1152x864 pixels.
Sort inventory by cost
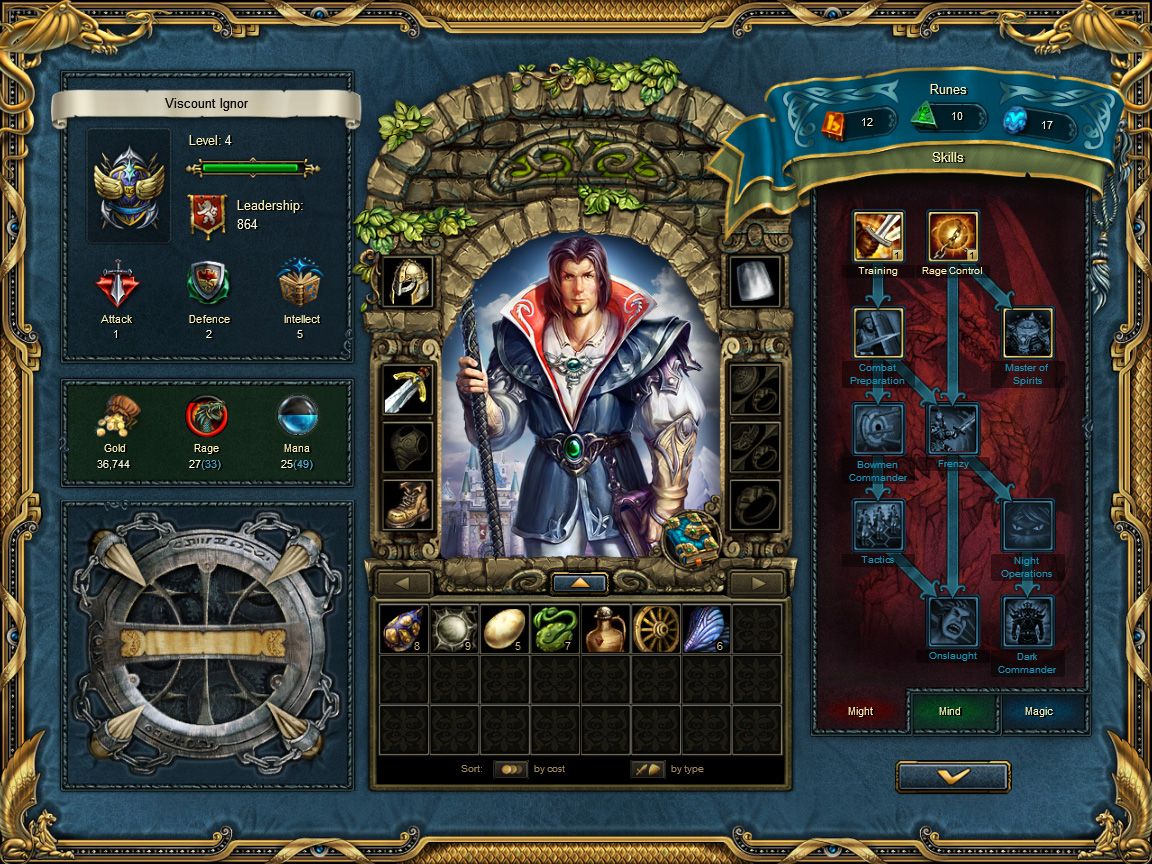(511, 769)
